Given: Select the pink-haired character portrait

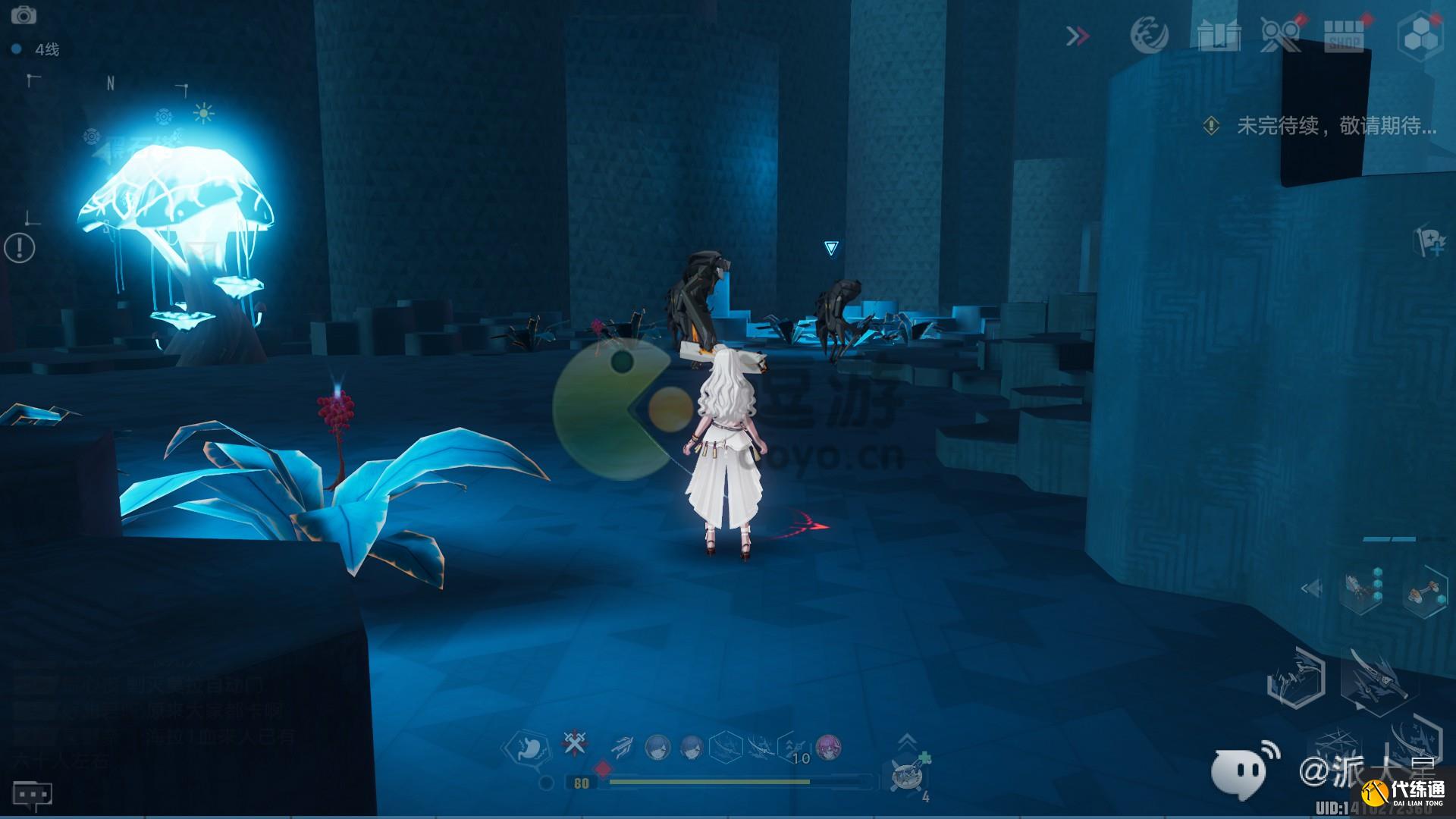Looking at the screenshot, I should pyautogui.click(x=828, y=747).
